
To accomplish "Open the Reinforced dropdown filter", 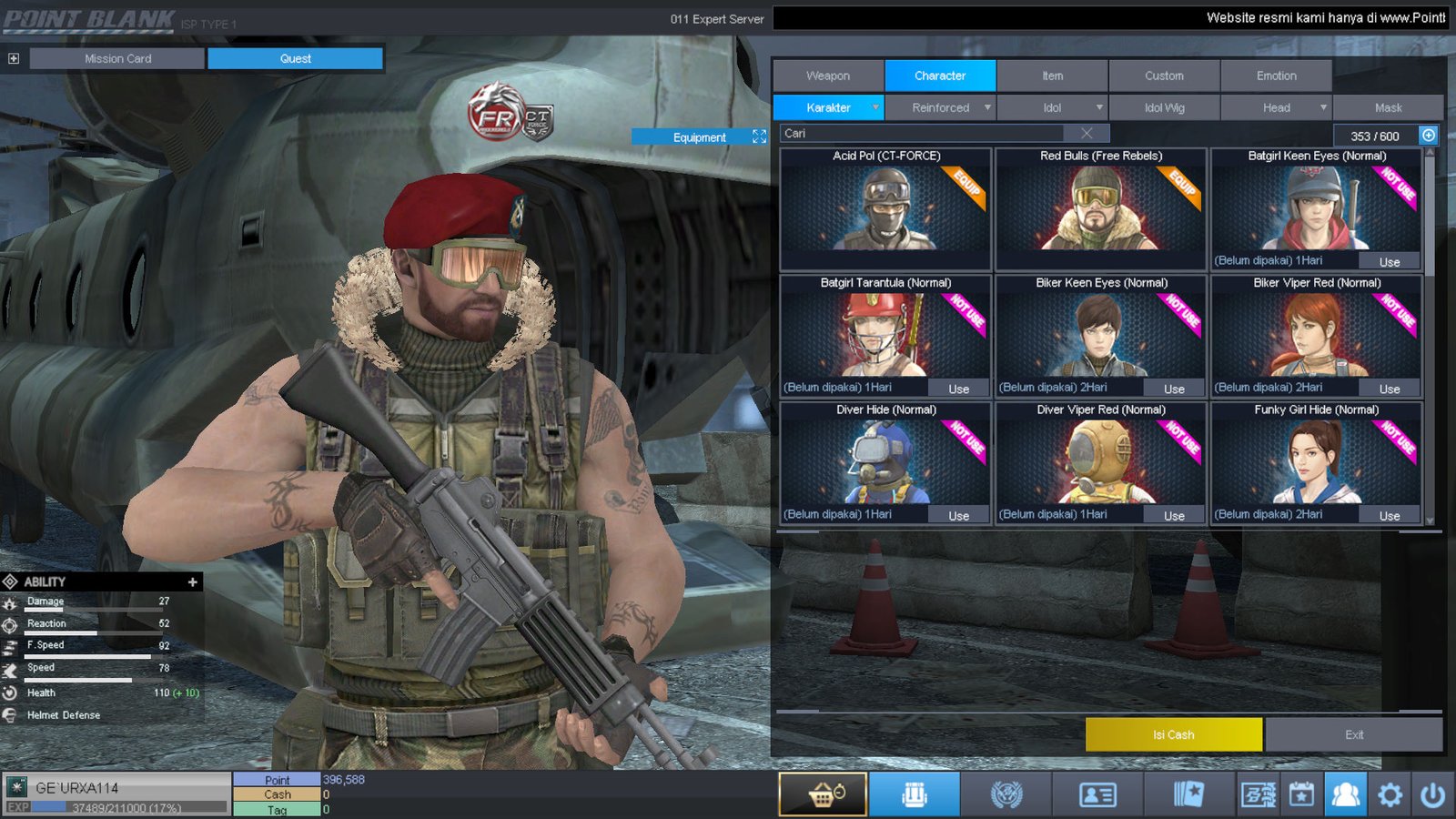I will click(x=941, y=107).
